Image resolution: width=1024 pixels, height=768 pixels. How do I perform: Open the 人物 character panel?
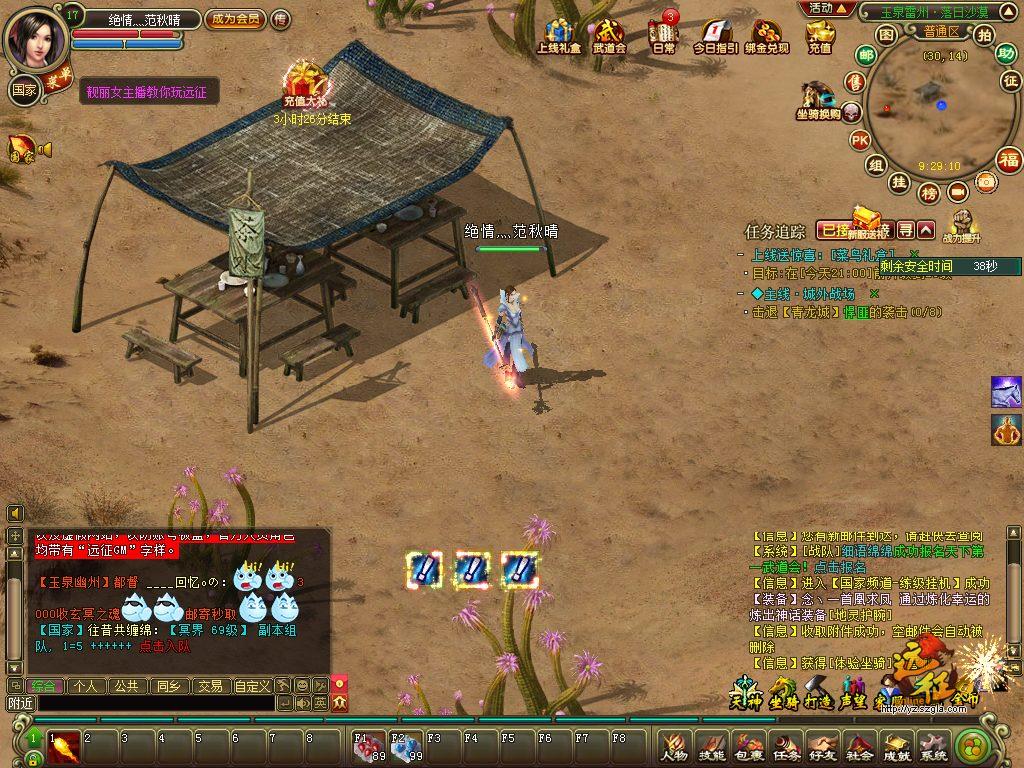(x=675, y=745)
